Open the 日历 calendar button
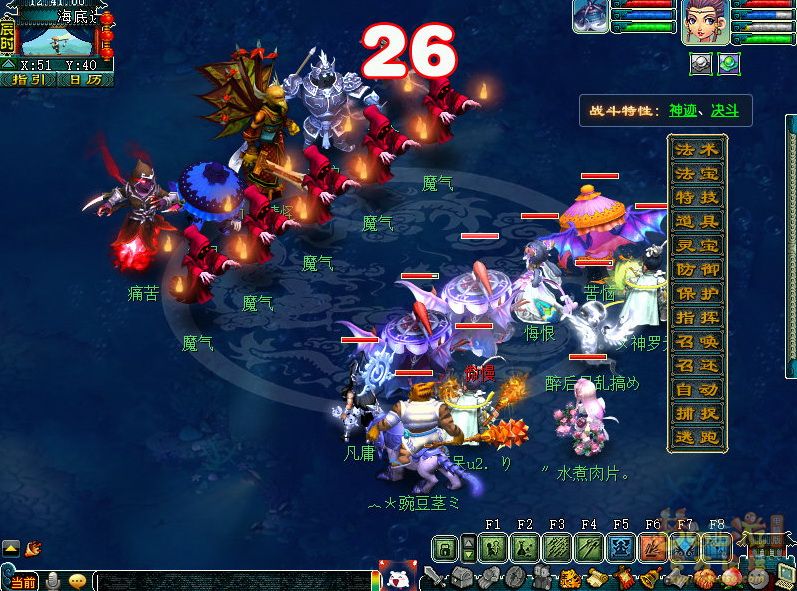The width and height of the screenshot is (797, 591). coord(85,79)
